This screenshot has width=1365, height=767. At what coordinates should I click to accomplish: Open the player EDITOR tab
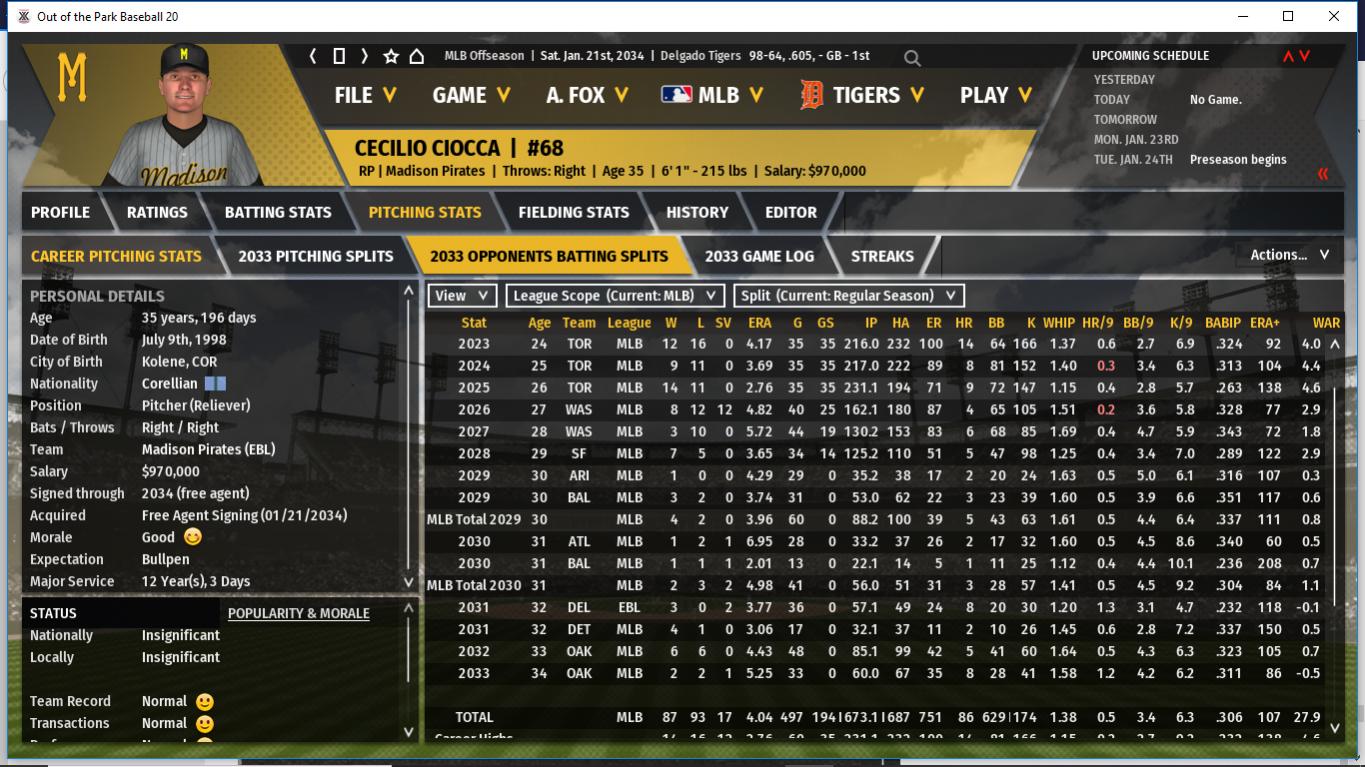791,212
